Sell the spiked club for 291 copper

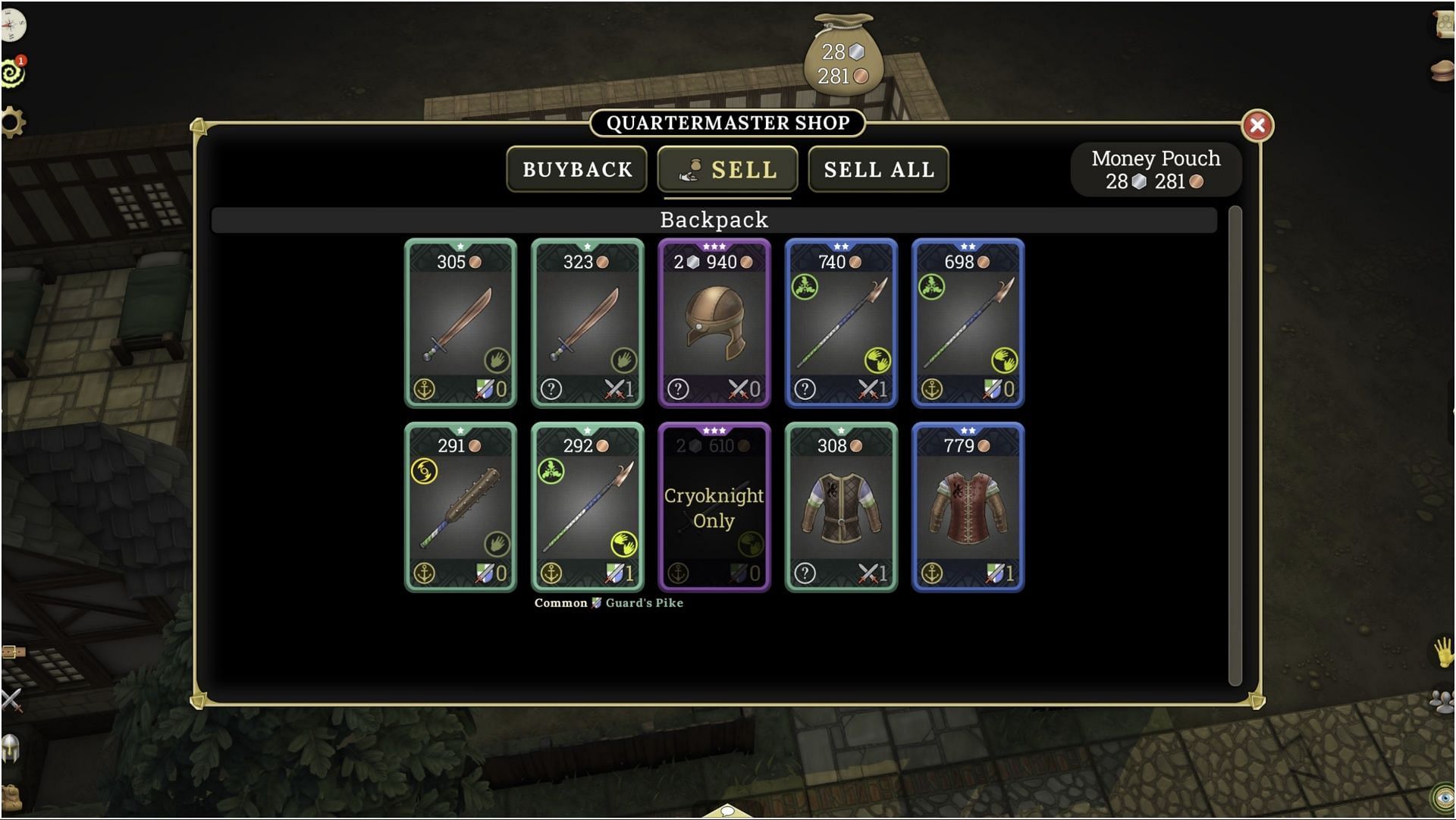(x=461, y=507)
